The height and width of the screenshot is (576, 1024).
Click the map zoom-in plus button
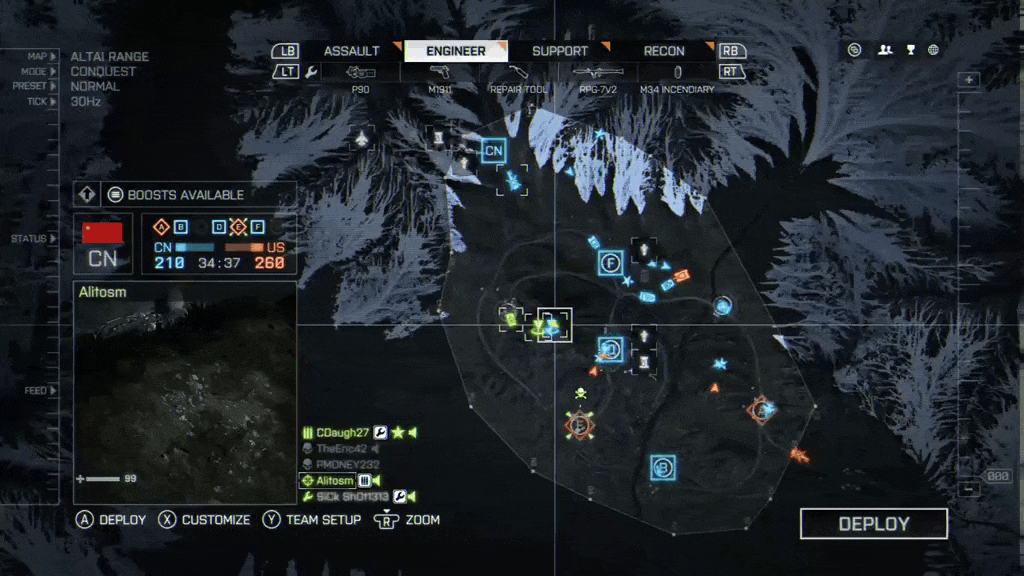click(968, 80)
